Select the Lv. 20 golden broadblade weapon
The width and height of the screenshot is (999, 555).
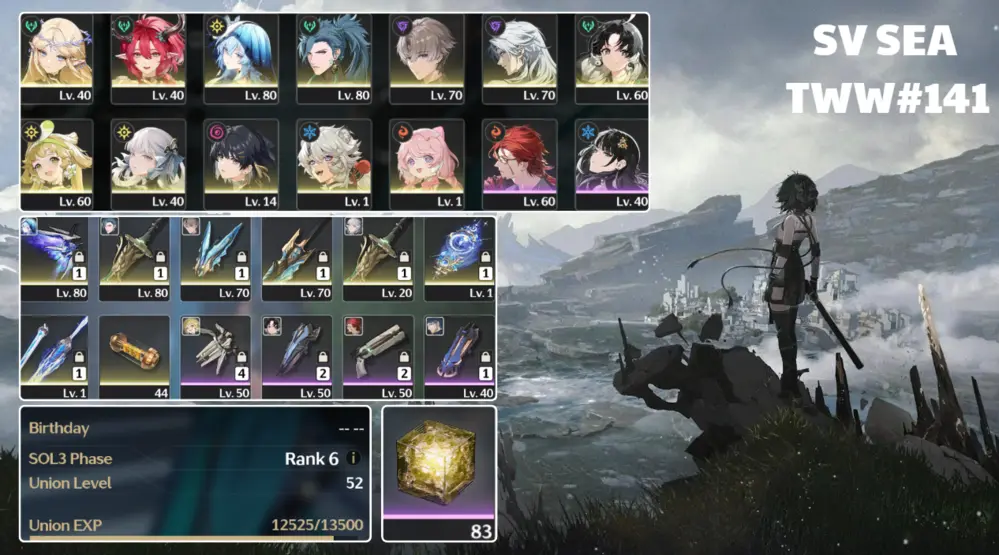(377, 257)
